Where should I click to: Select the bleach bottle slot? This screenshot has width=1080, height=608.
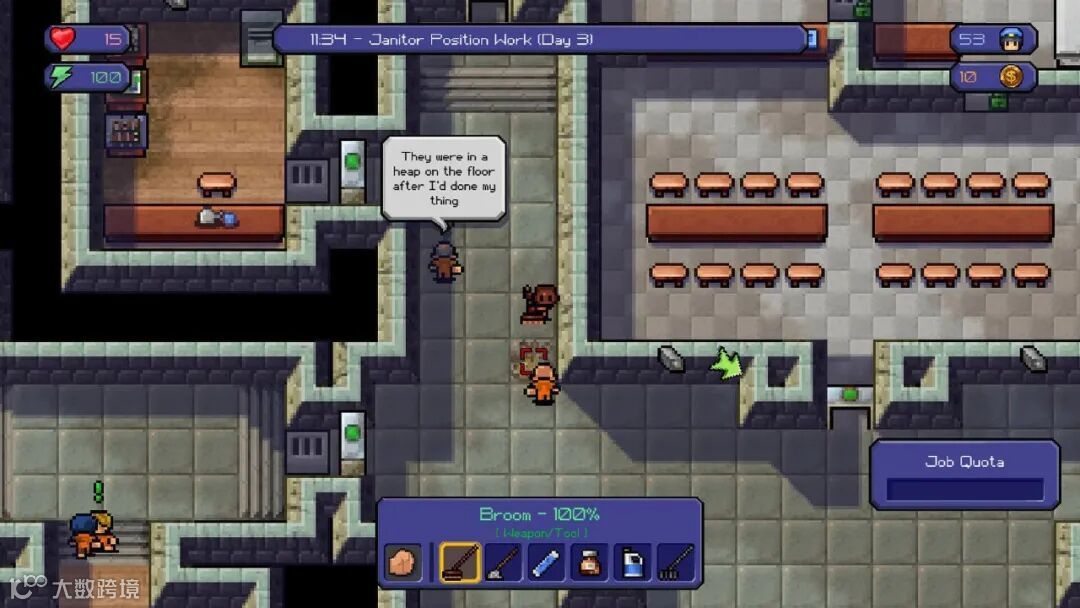pyautogui.click(x=632, y=562)
